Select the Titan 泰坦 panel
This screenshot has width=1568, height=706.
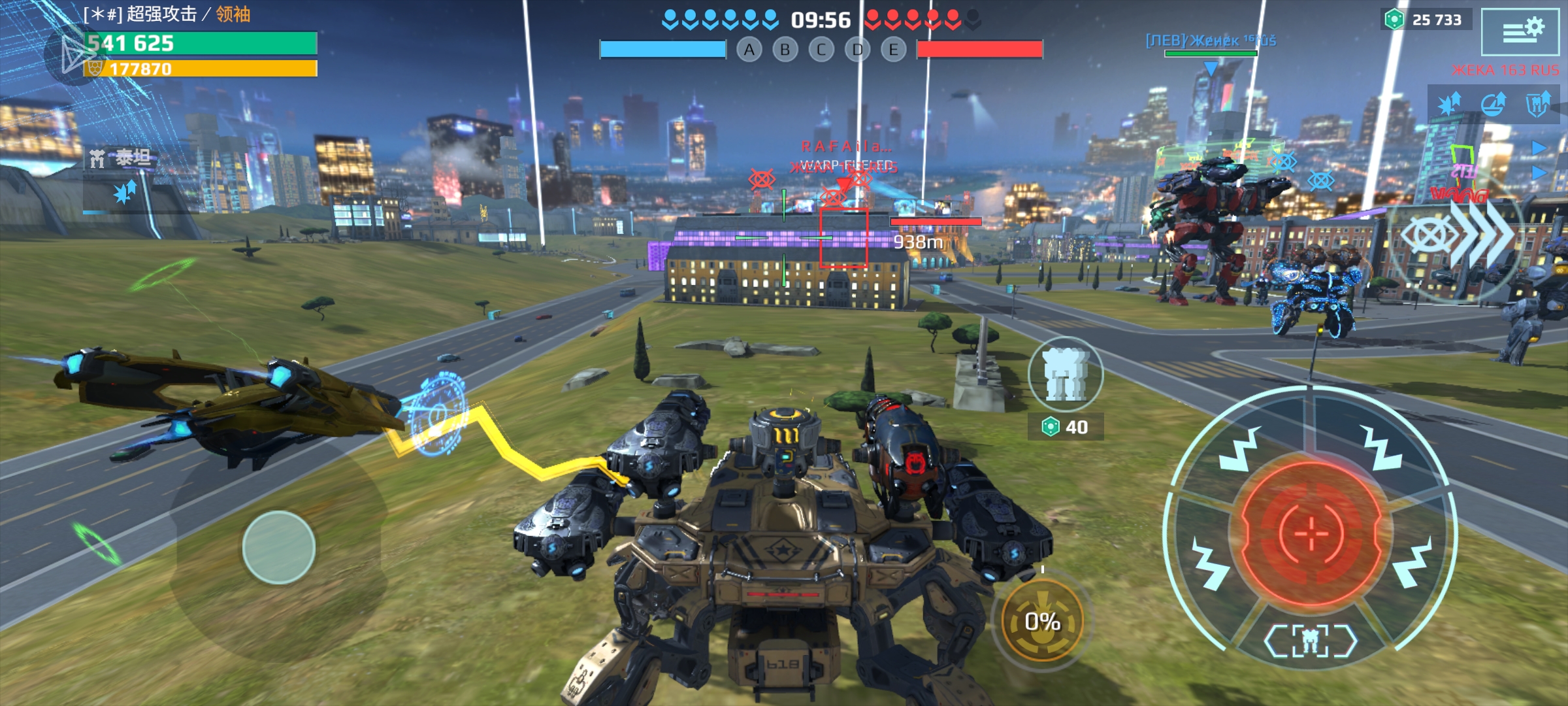122,159
